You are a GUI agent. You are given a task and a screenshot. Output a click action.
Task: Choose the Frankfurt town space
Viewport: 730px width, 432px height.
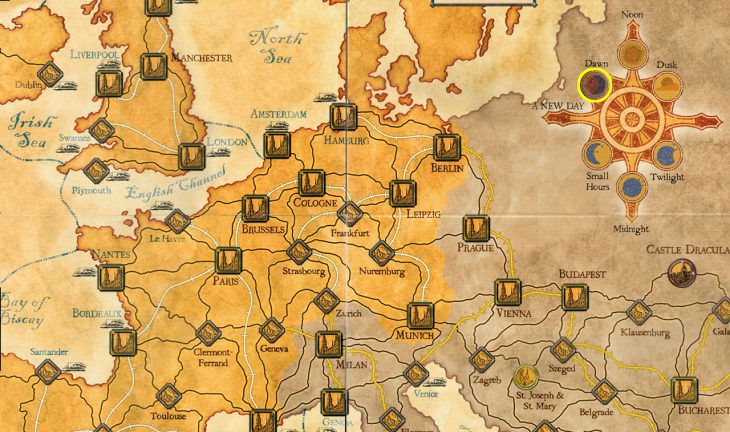(350, 213)
